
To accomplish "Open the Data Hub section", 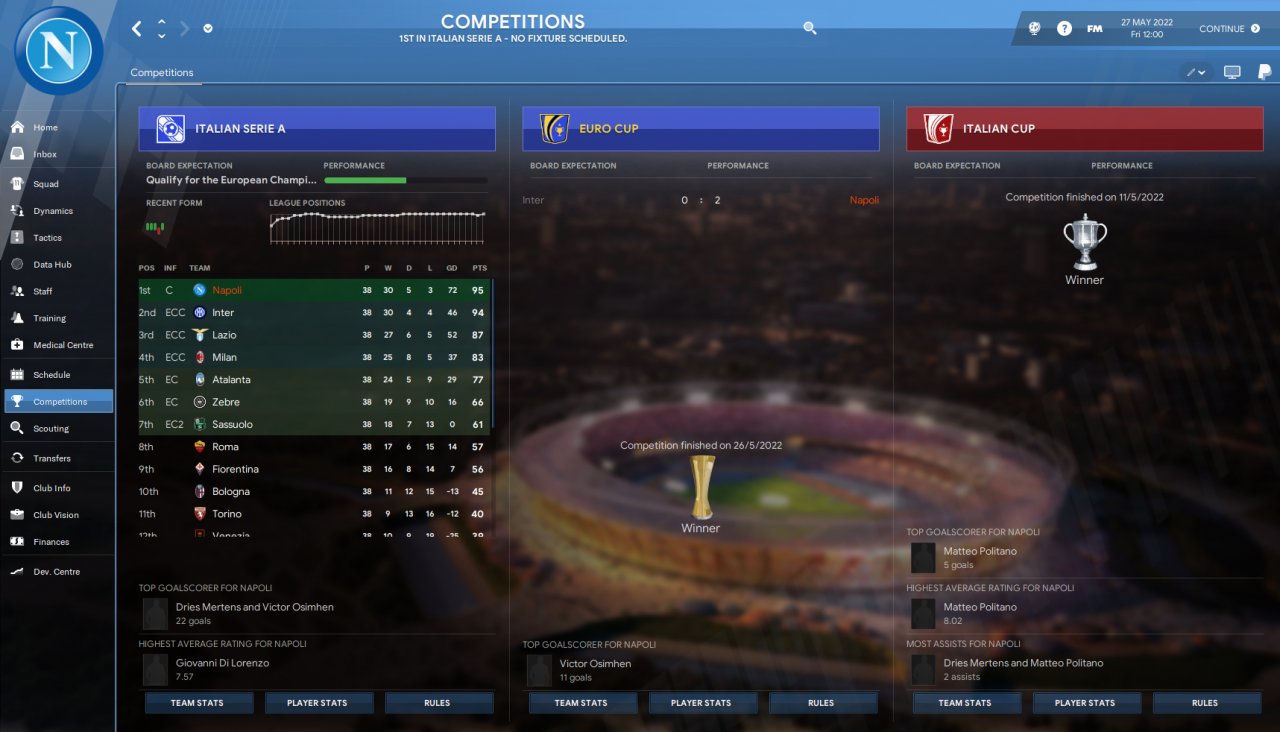I will [x=51, y=265].
